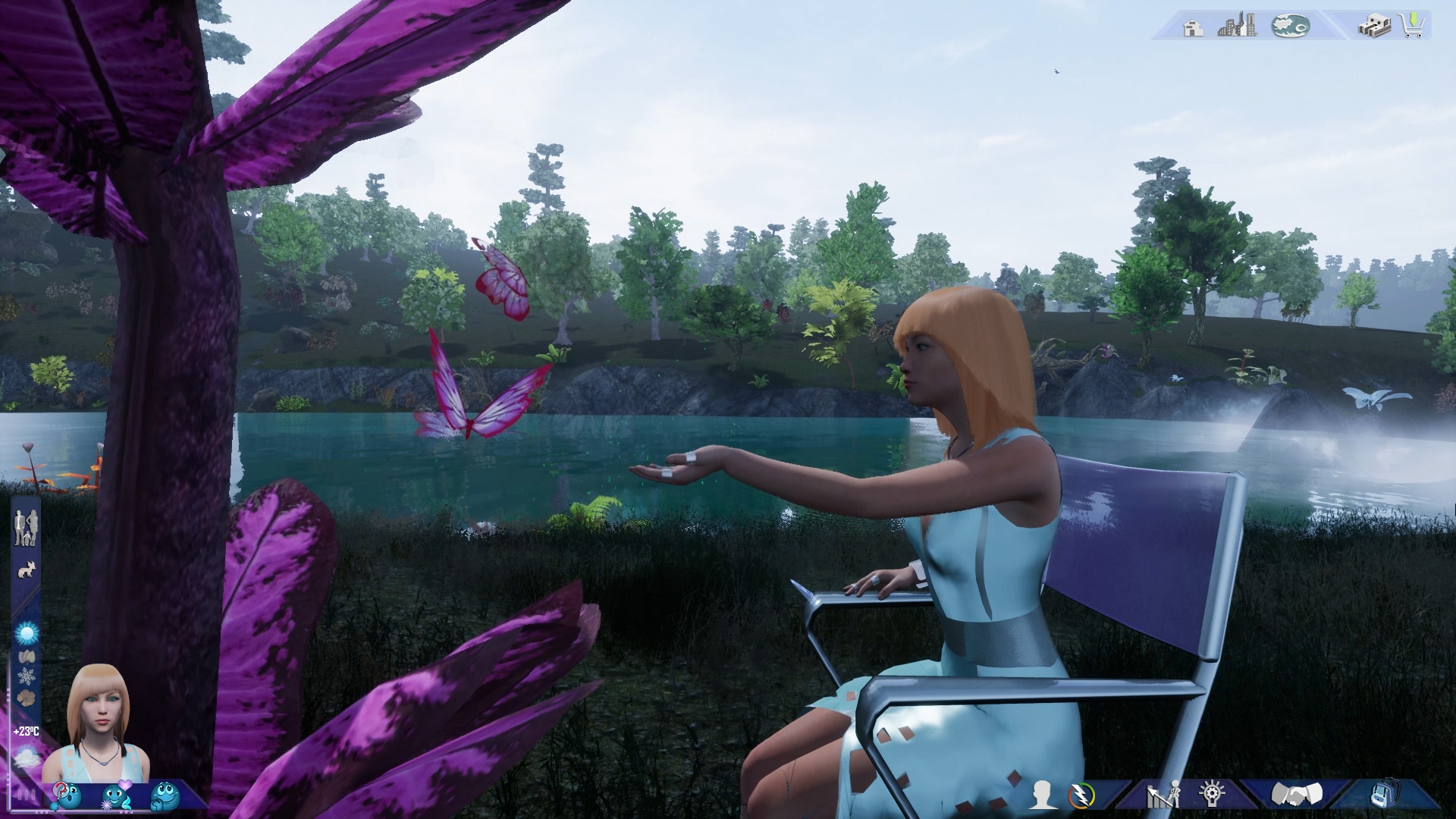Open the handshake relationships panel
Viewport: 1456px width, 819px height.
tap(1297, 795)
